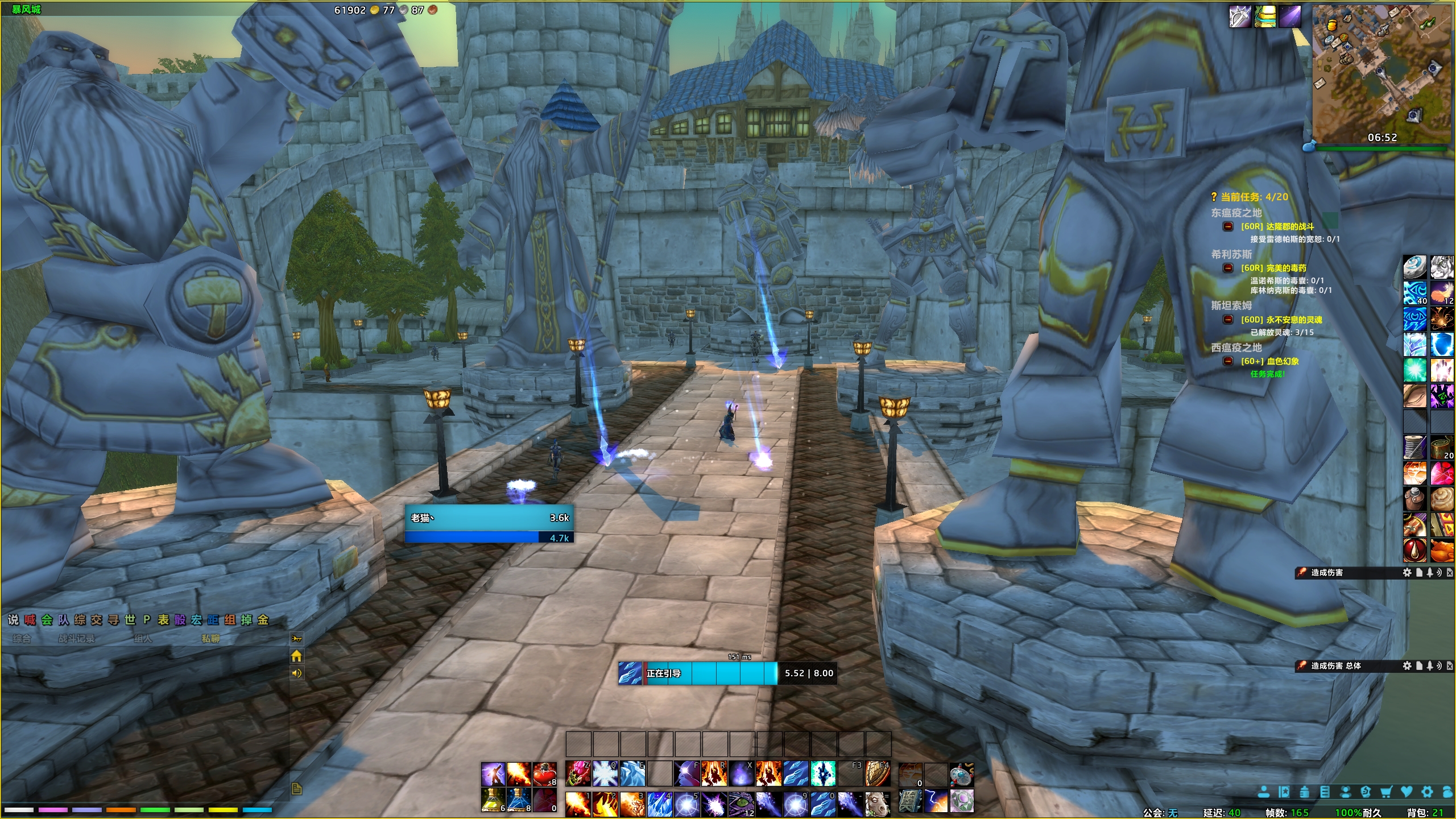Click the 金 shortcut in chat bar
Viewport: 1456px width, 819px height.
(263, 620)
